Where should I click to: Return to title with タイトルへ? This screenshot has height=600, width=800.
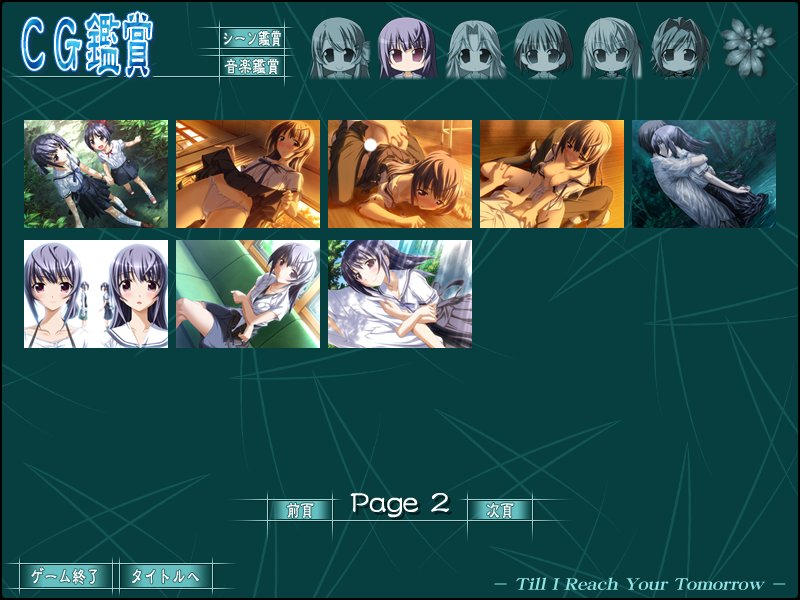(165, 576)
